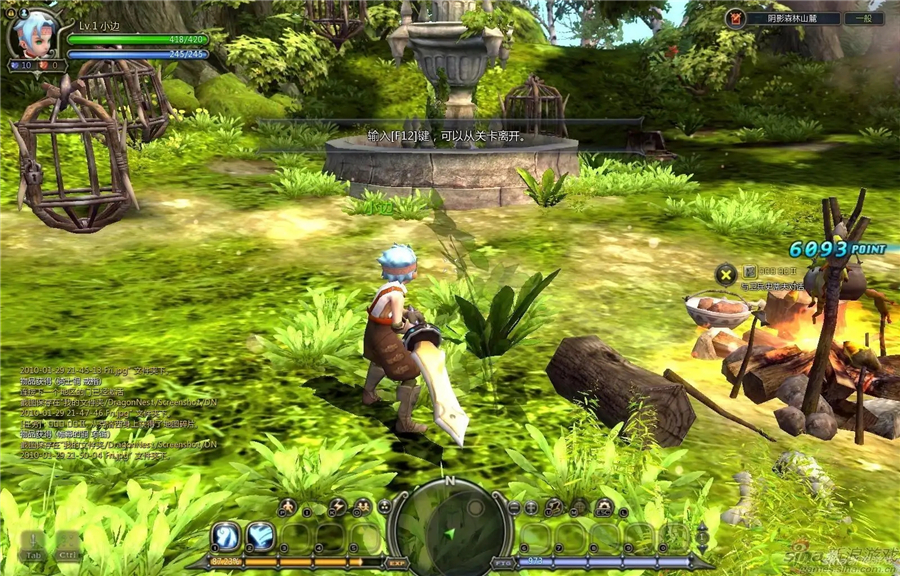Open the character figure menu icon above the hotbar

tap(287, 507)
